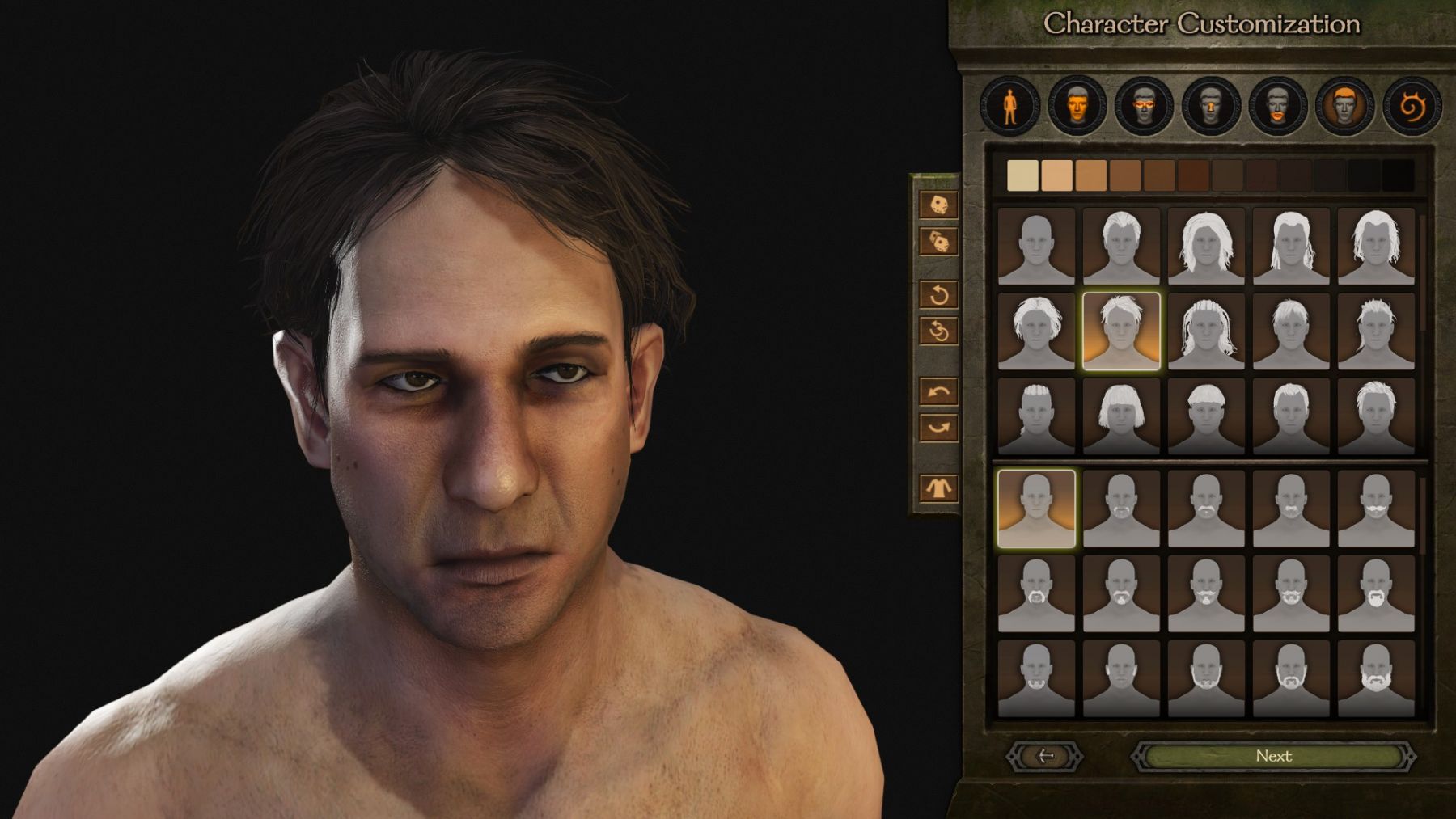Select the hair customization tab

1344,106
